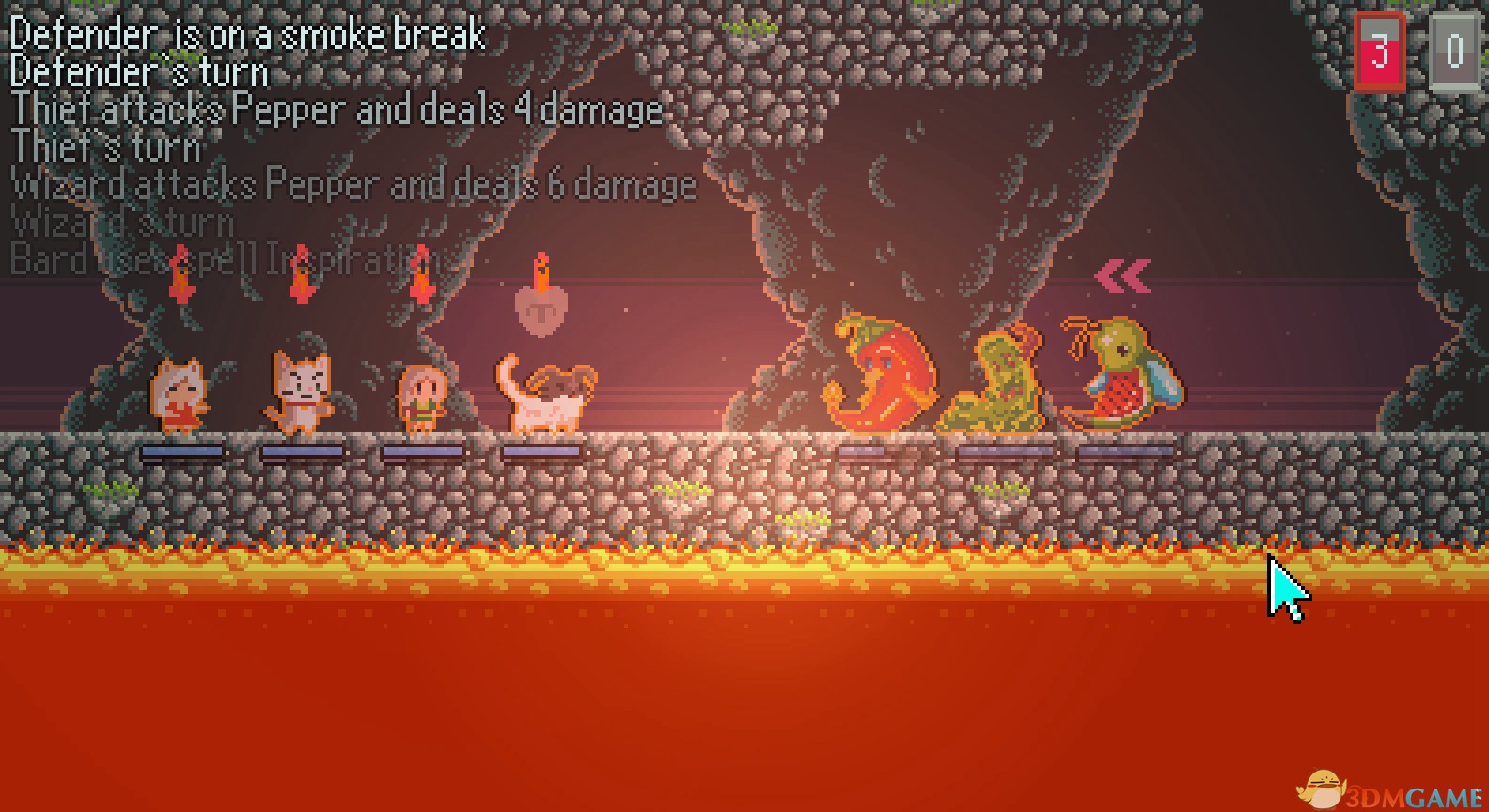
Task: Select the red card showing 3
Action: point(1379,52)
